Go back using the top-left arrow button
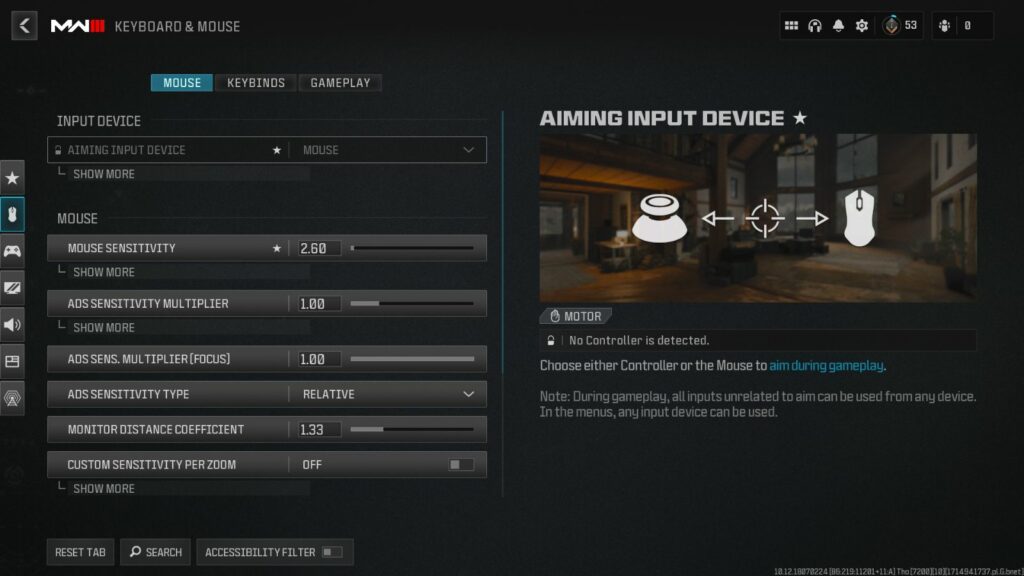The width and height of the screenshot is (1024, 576). (x=24, y=26)
